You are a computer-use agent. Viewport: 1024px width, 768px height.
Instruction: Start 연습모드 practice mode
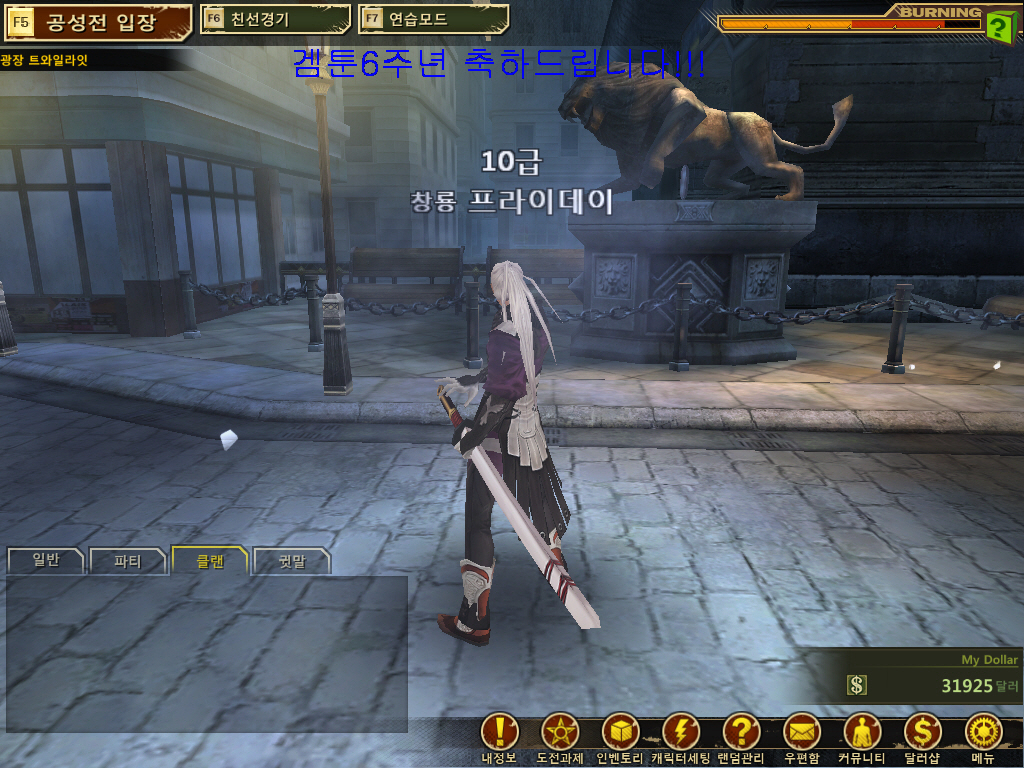433,19
